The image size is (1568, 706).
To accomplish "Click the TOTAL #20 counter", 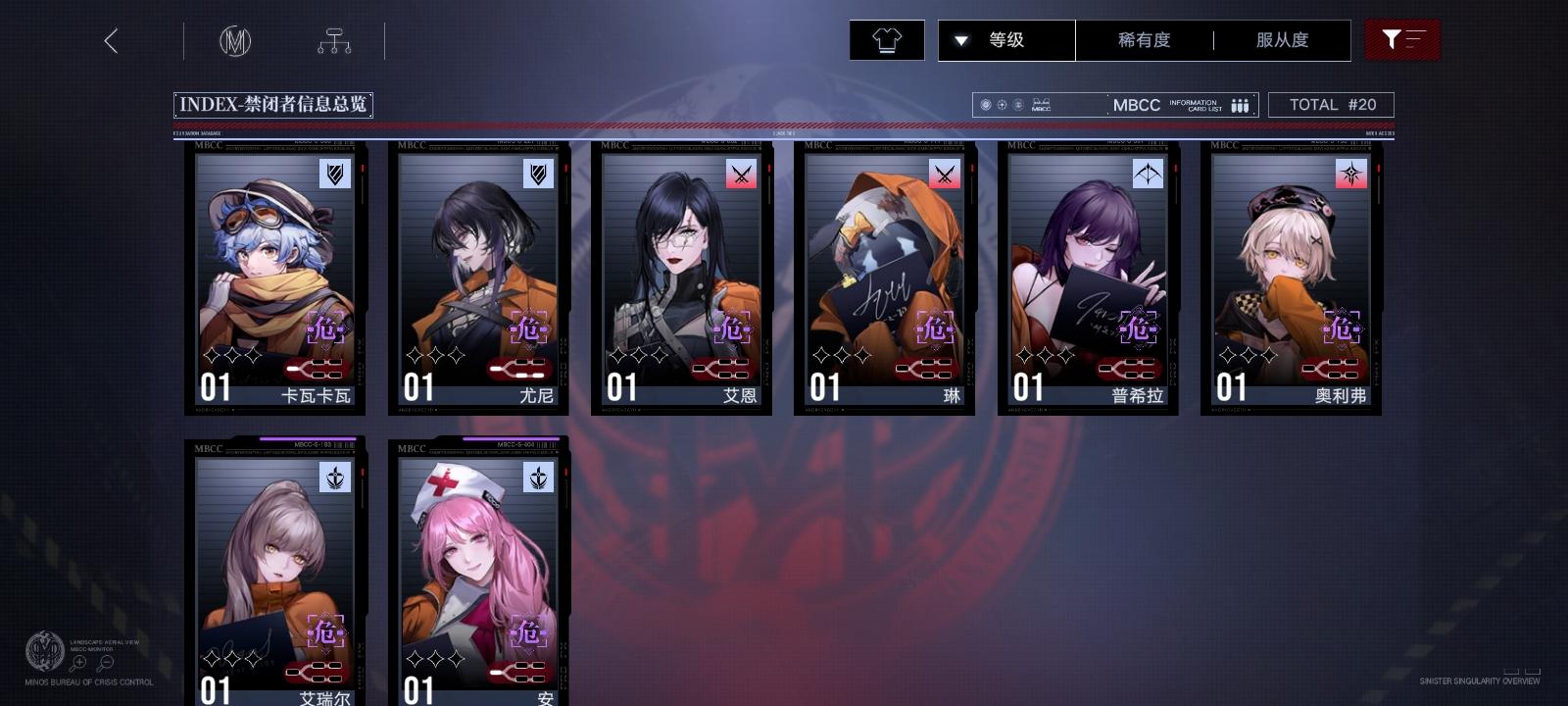I will pyautogui.click(x=1331, y=104).
